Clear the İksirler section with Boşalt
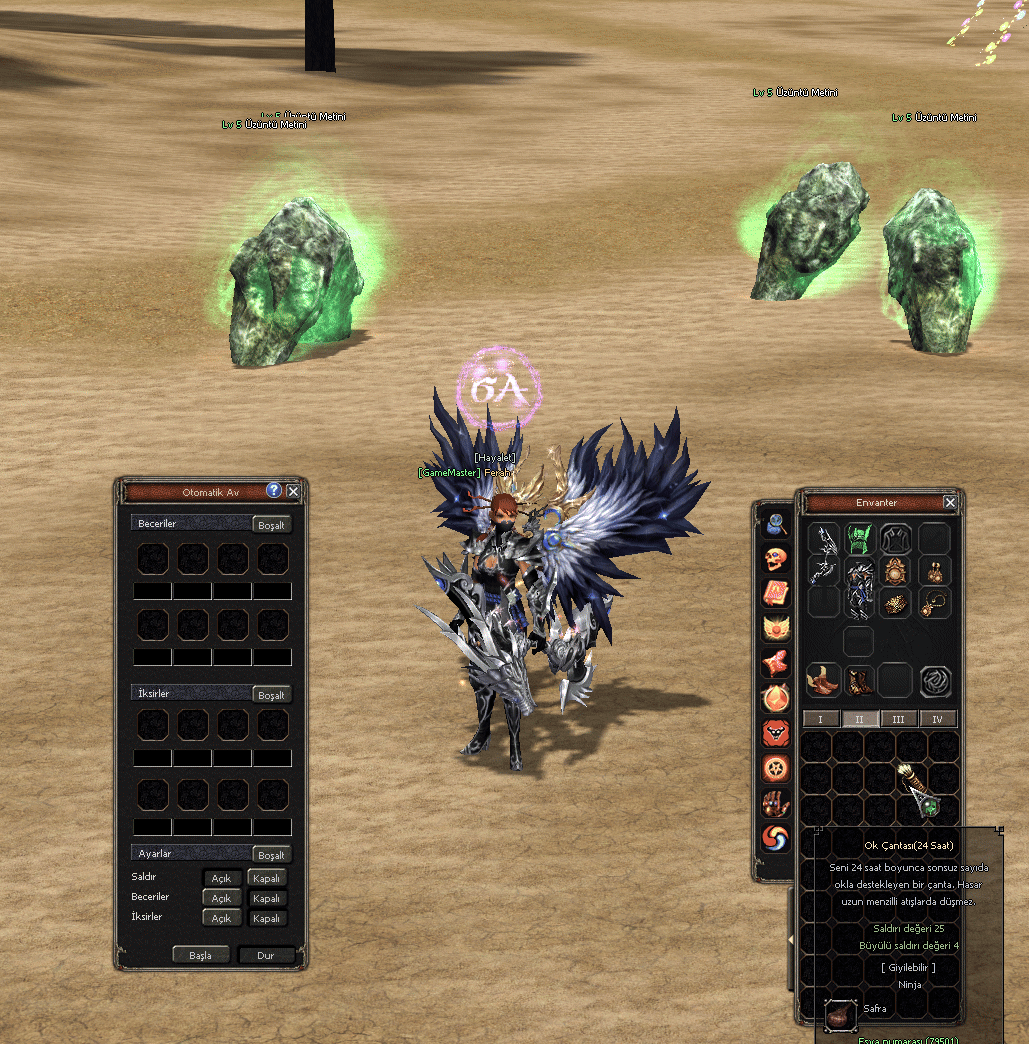Screen dimensions: 1029x1044 (271, 695)
